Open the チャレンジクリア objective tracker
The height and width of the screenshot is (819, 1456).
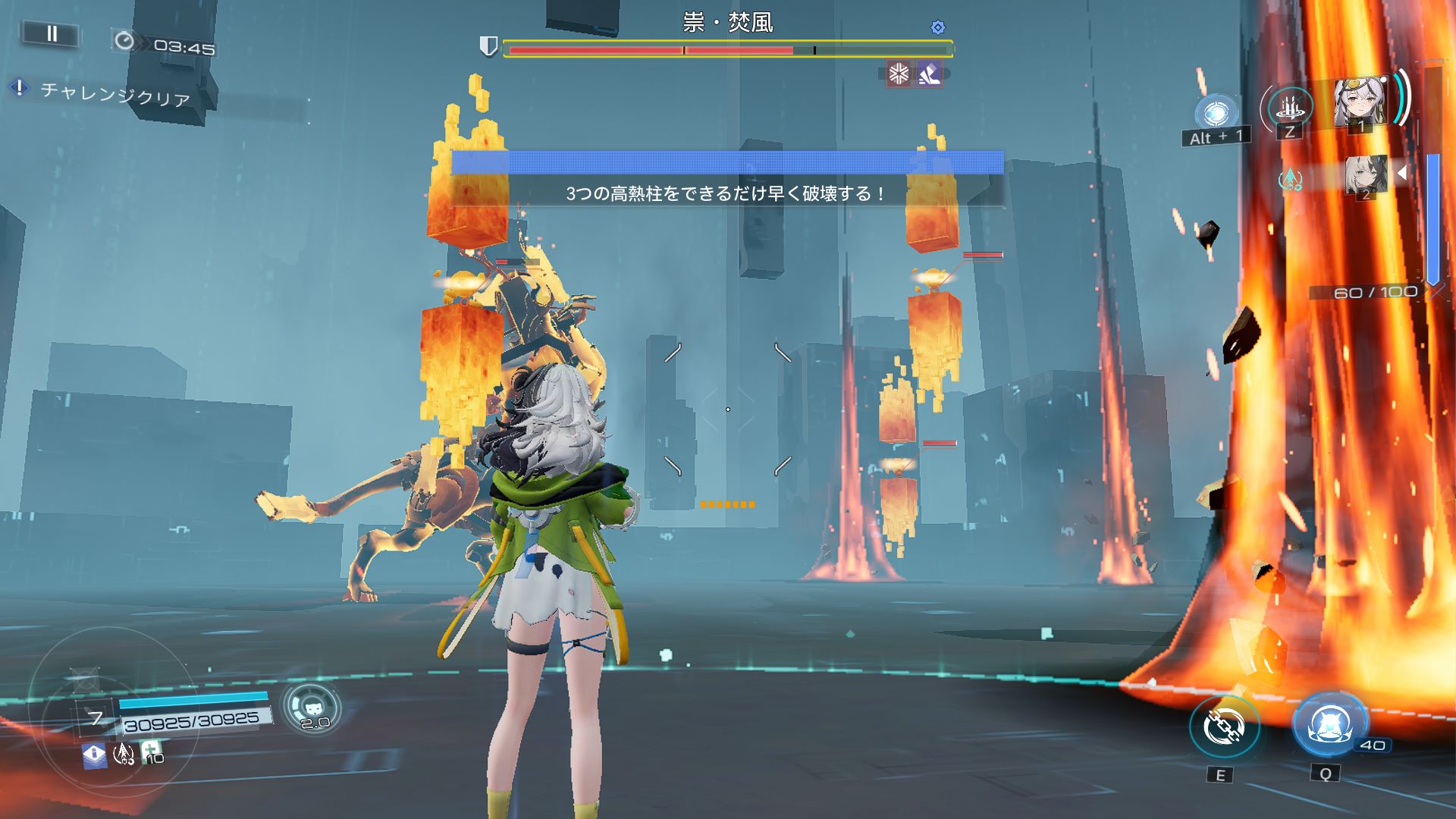(x=114, y=94)
